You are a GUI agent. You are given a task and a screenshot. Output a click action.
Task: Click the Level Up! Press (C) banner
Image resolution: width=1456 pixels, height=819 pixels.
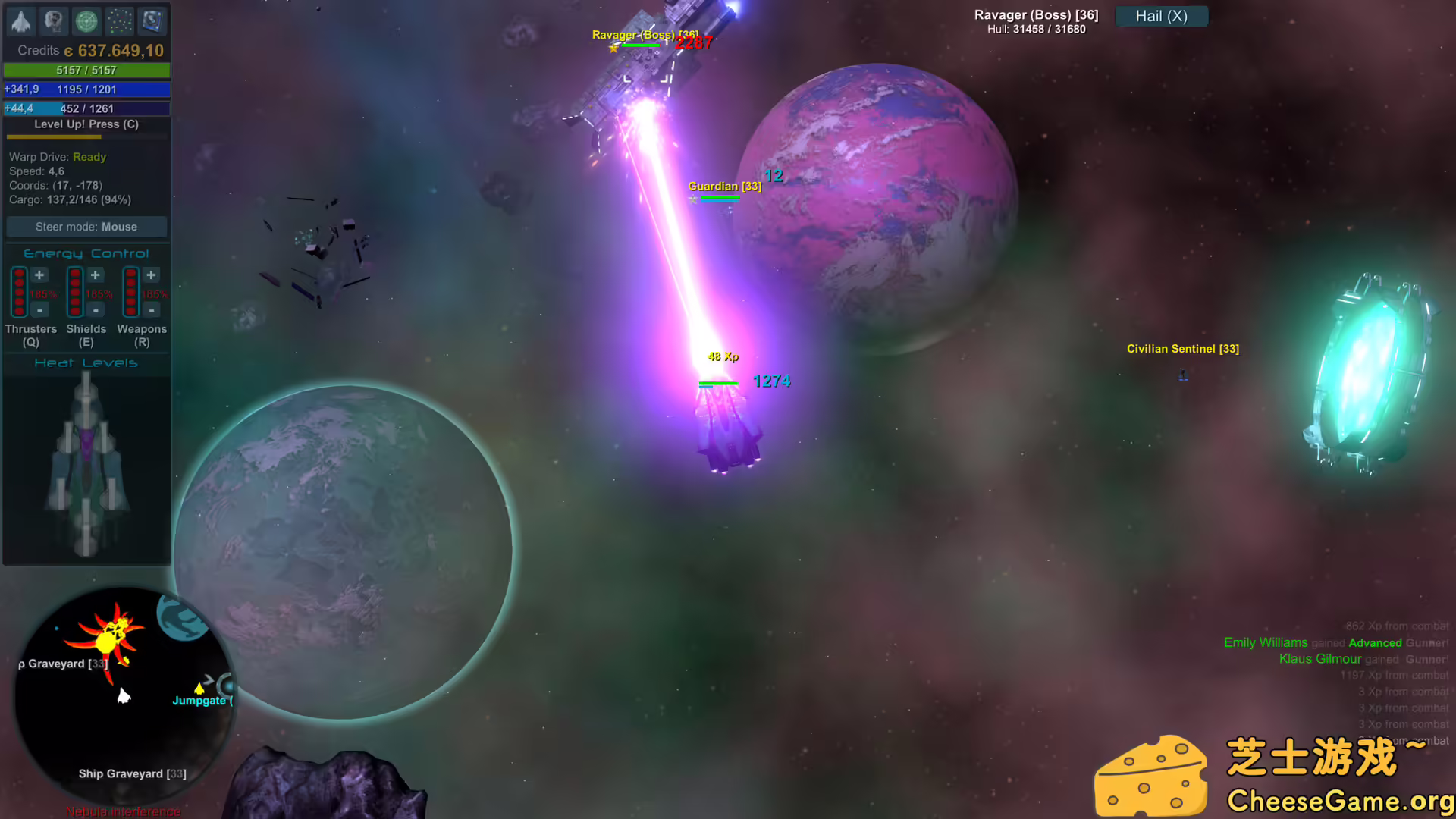tap(86, 124)
